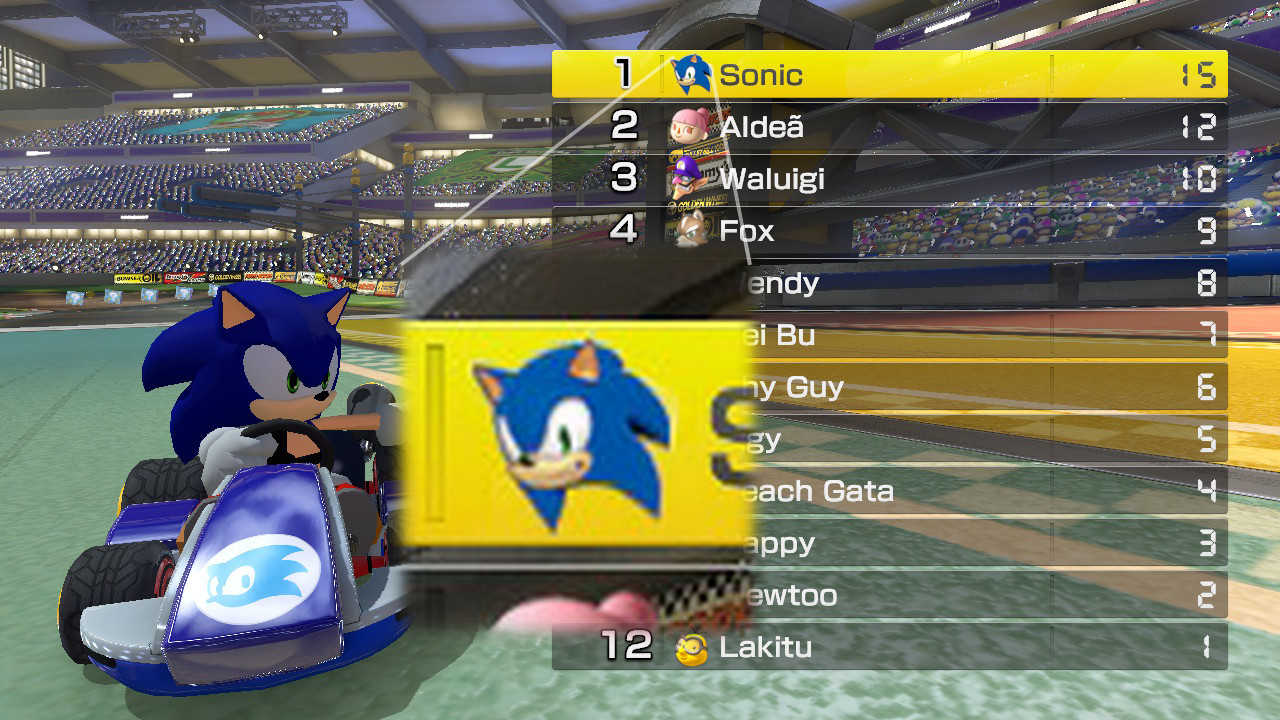Open the Waluigi player entry
This screenshot has width=1280, height=720.
click(x=950, y=178)
